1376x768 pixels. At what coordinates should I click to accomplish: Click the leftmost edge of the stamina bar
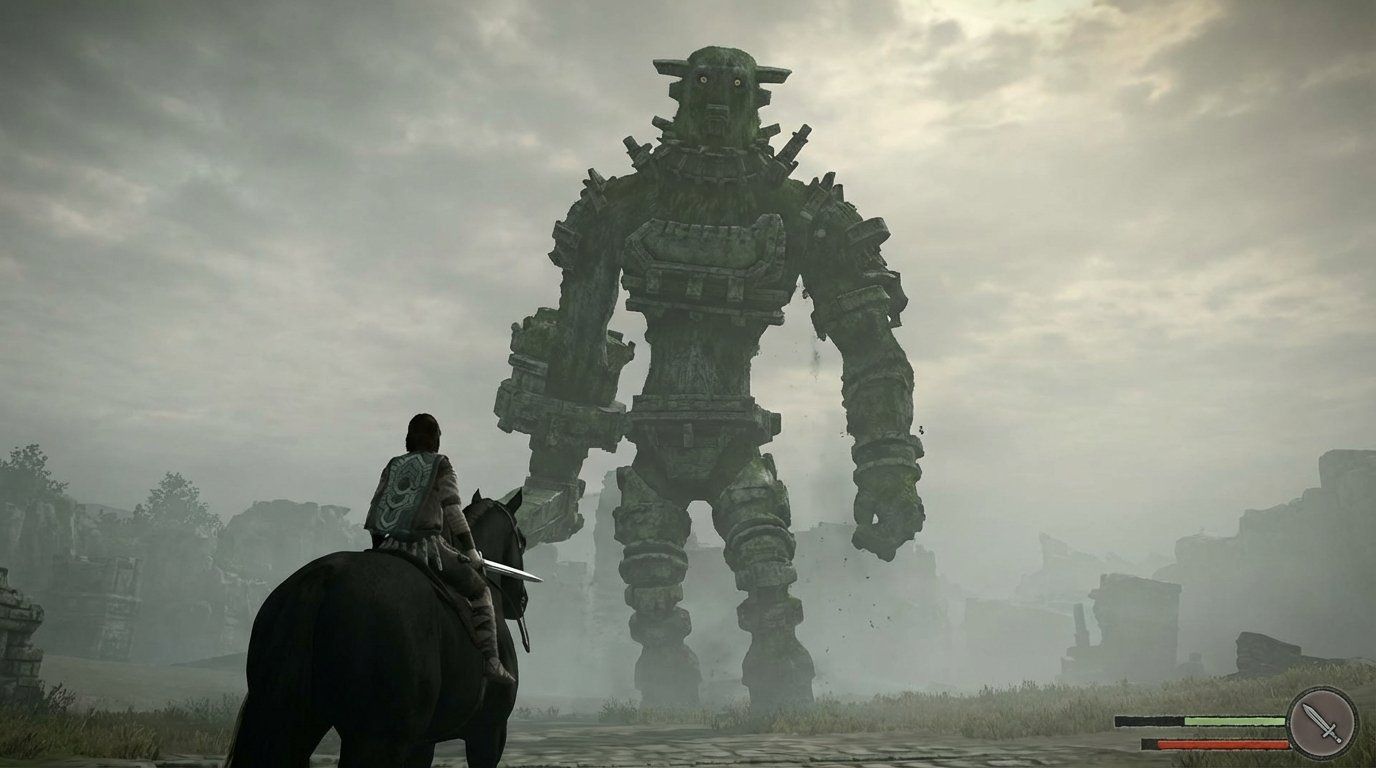click(1118, 721)
